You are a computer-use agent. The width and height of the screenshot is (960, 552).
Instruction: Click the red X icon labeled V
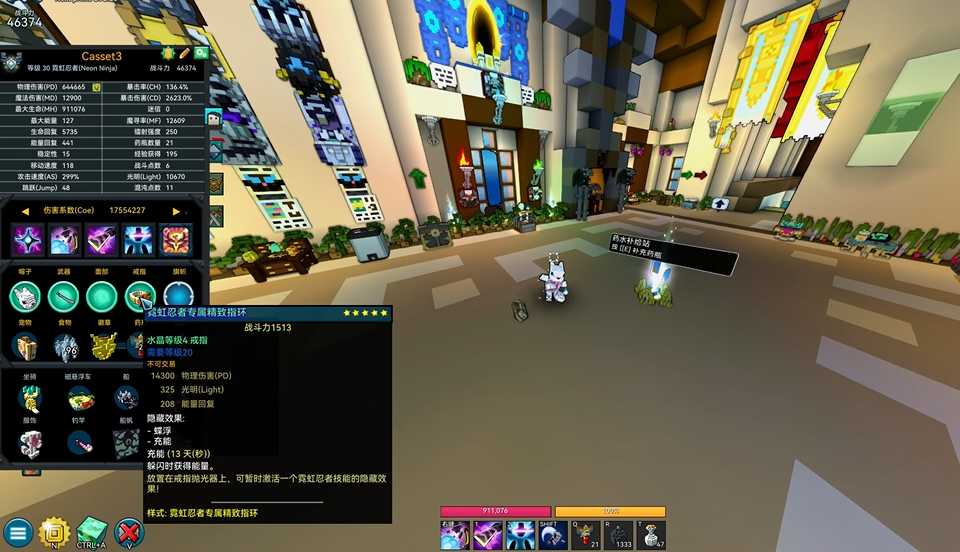(x=129, y=532)
